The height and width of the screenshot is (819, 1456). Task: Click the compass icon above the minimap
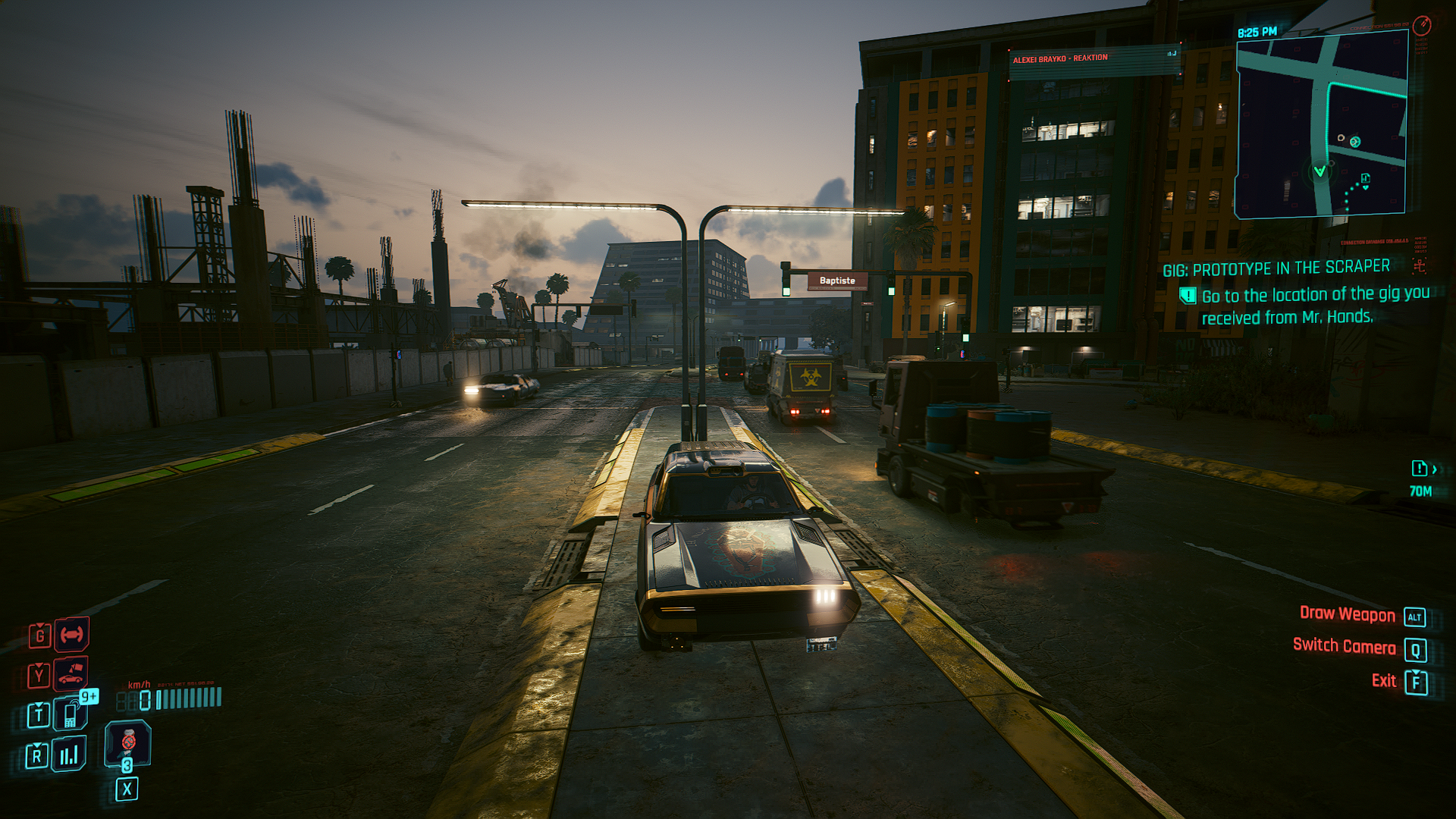1421,25
